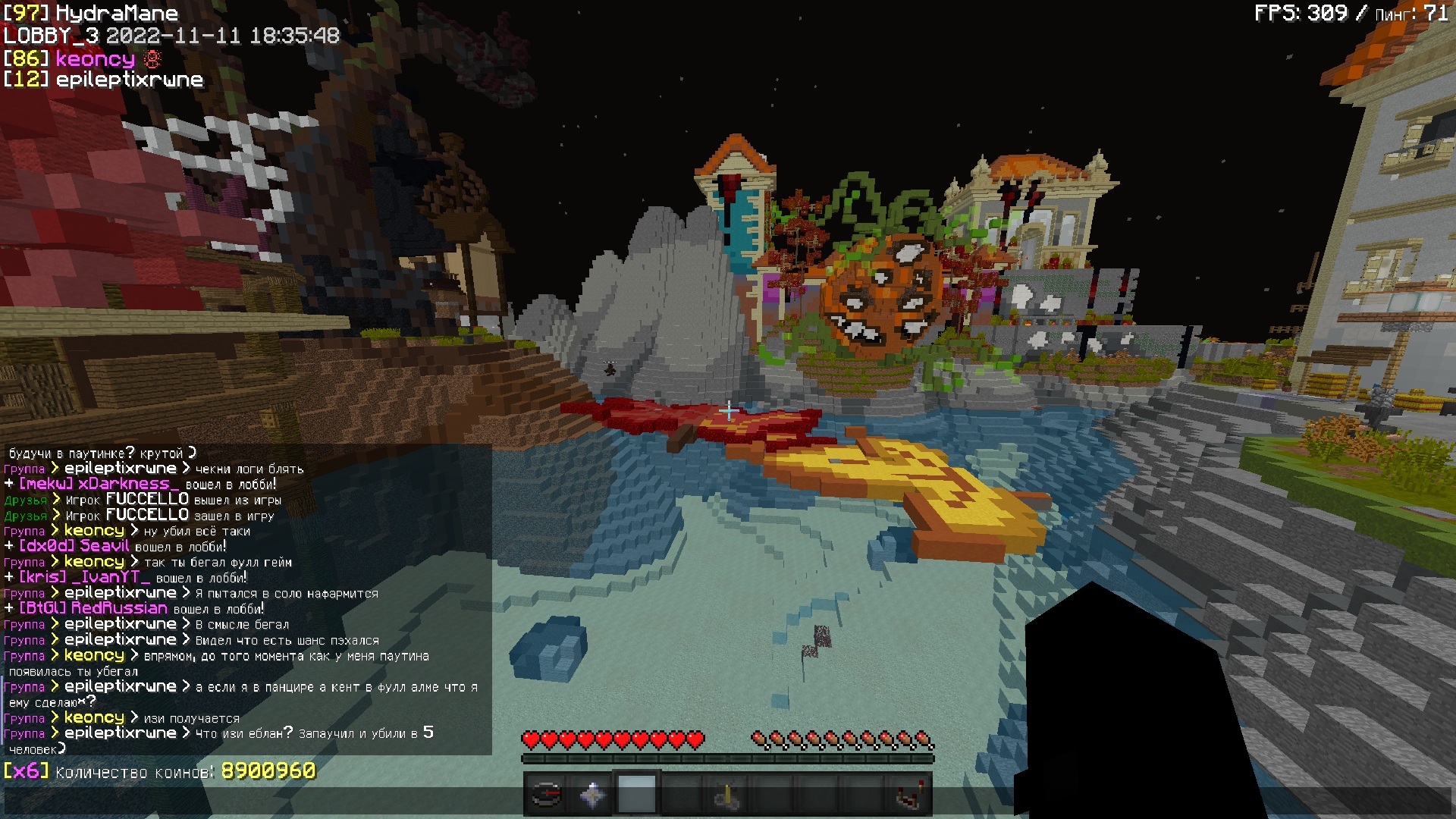Select the compass hotbar slot
1456x819 pixels.
[x=546, y=795]
